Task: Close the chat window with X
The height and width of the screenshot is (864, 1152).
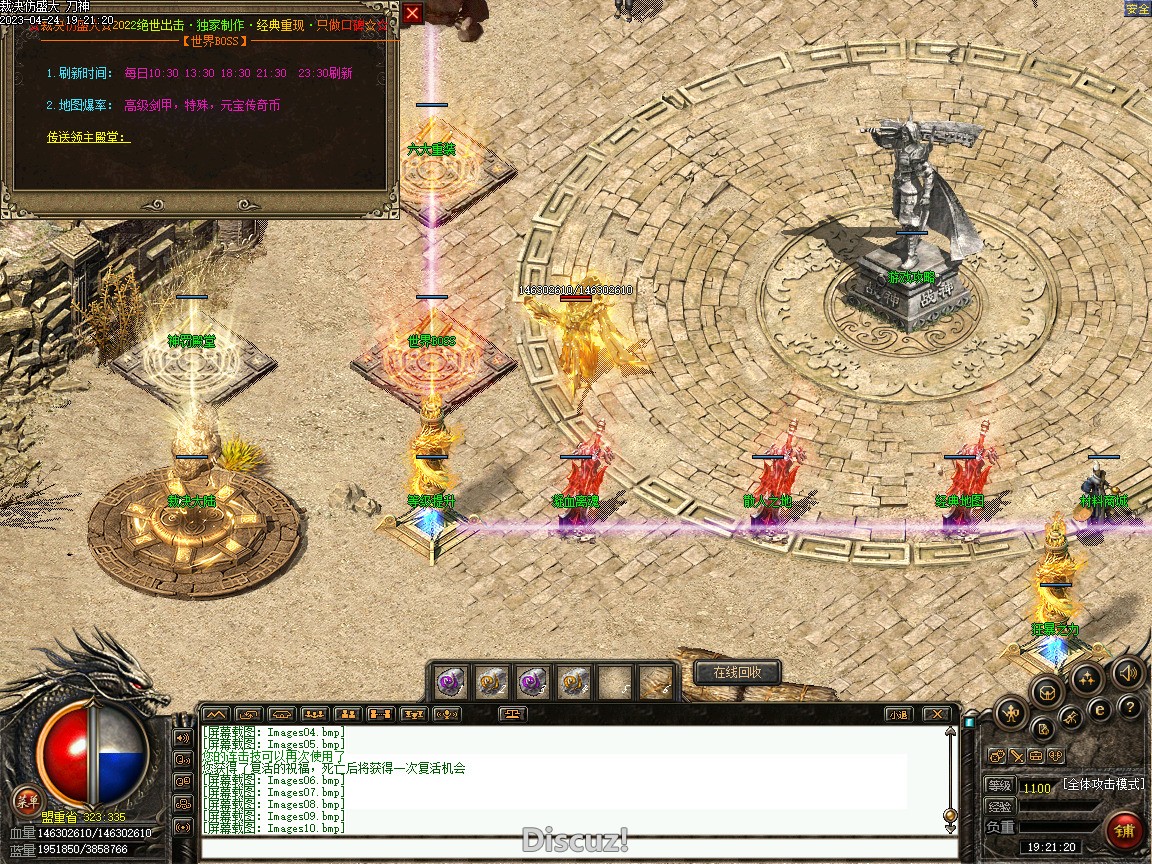Action: (x=935, y=714)
